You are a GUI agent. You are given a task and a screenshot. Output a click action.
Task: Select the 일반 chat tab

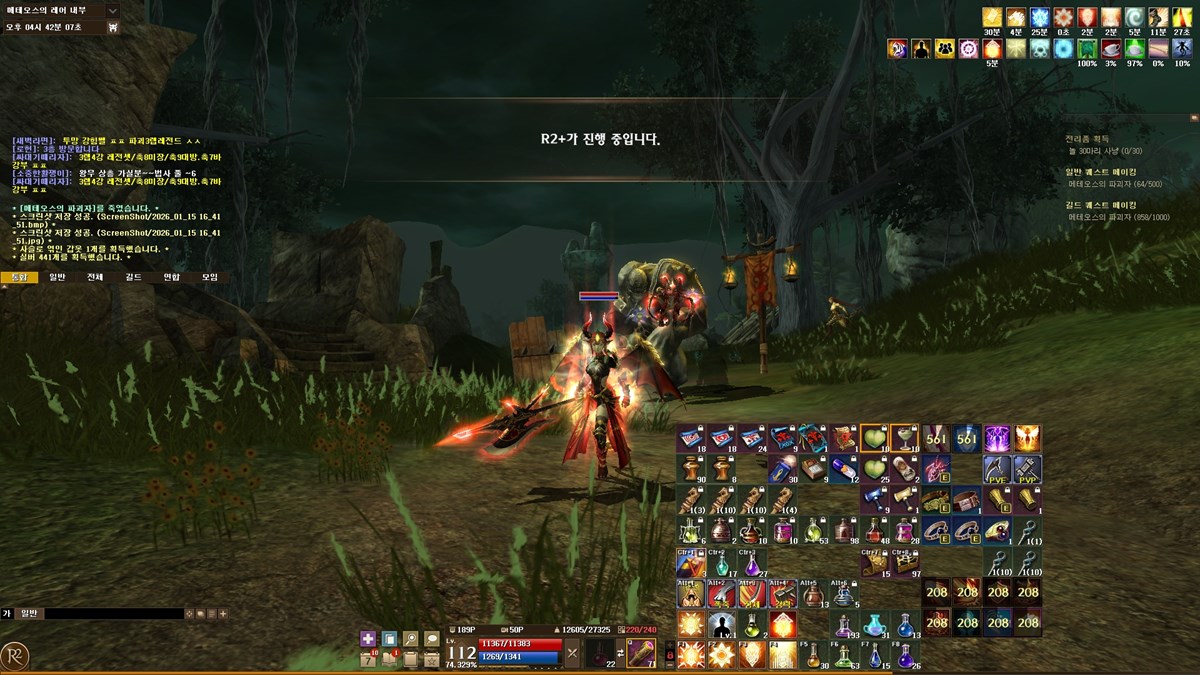point(57,277)
